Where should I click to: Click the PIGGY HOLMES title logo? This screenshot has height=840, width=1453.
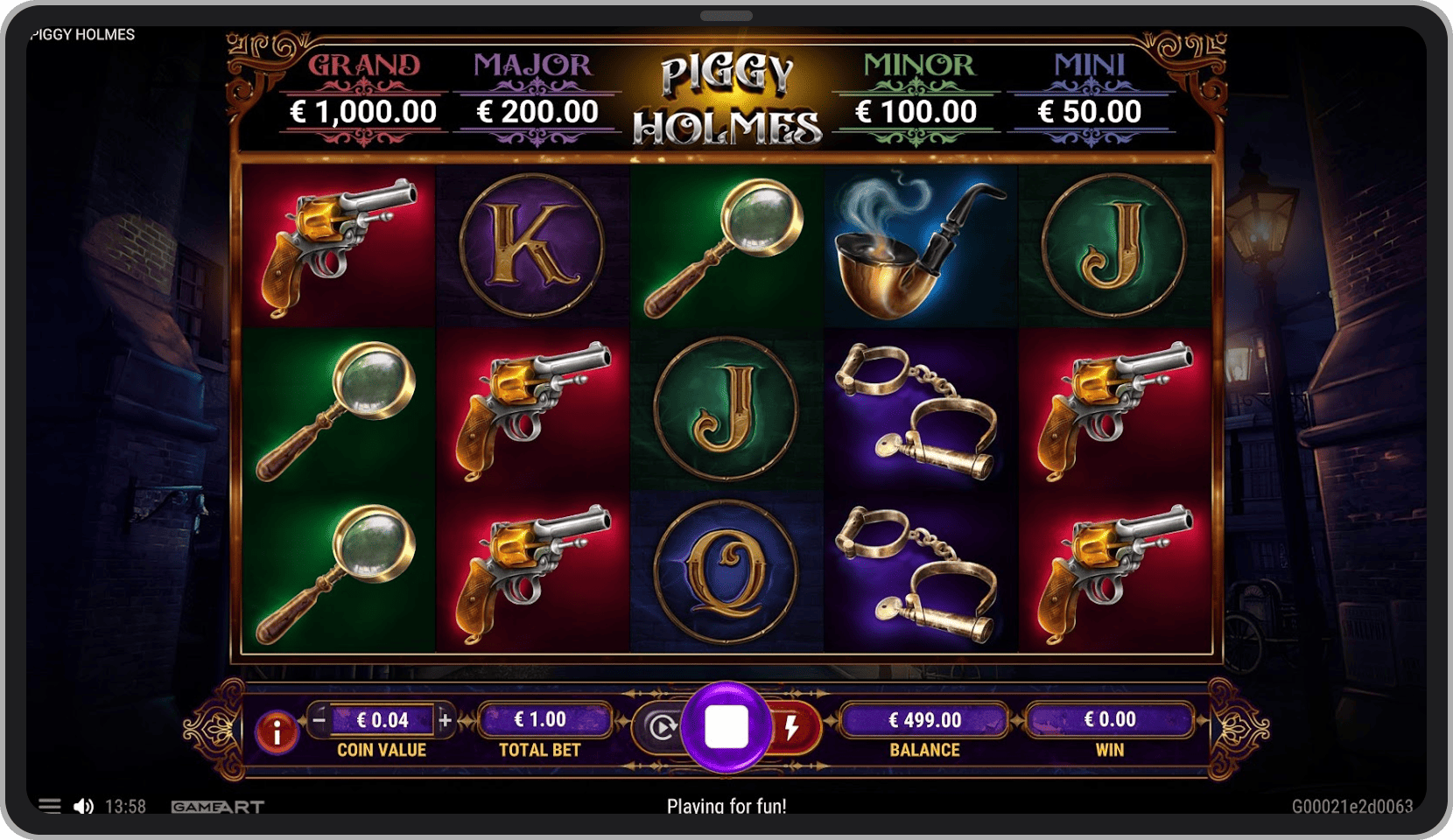pos(732,96)
